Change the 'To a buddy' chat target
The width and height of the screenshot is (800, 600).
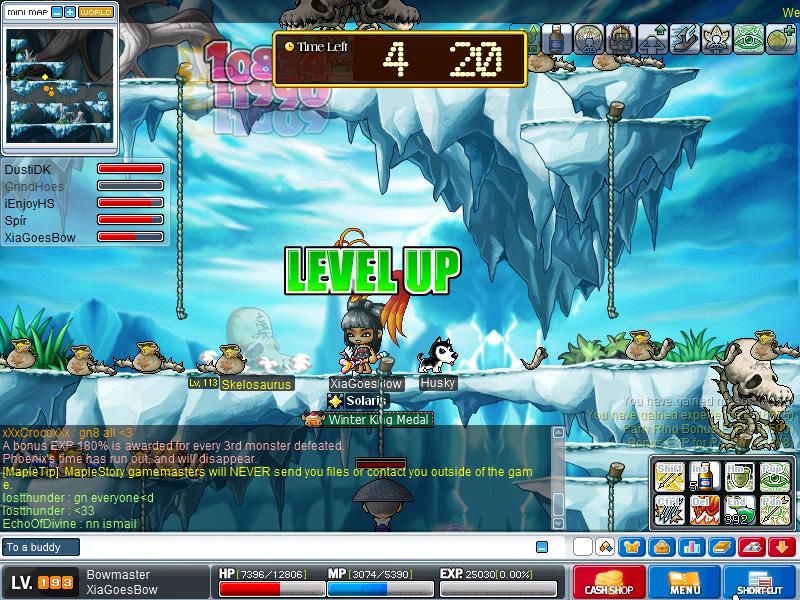[40, 547]
